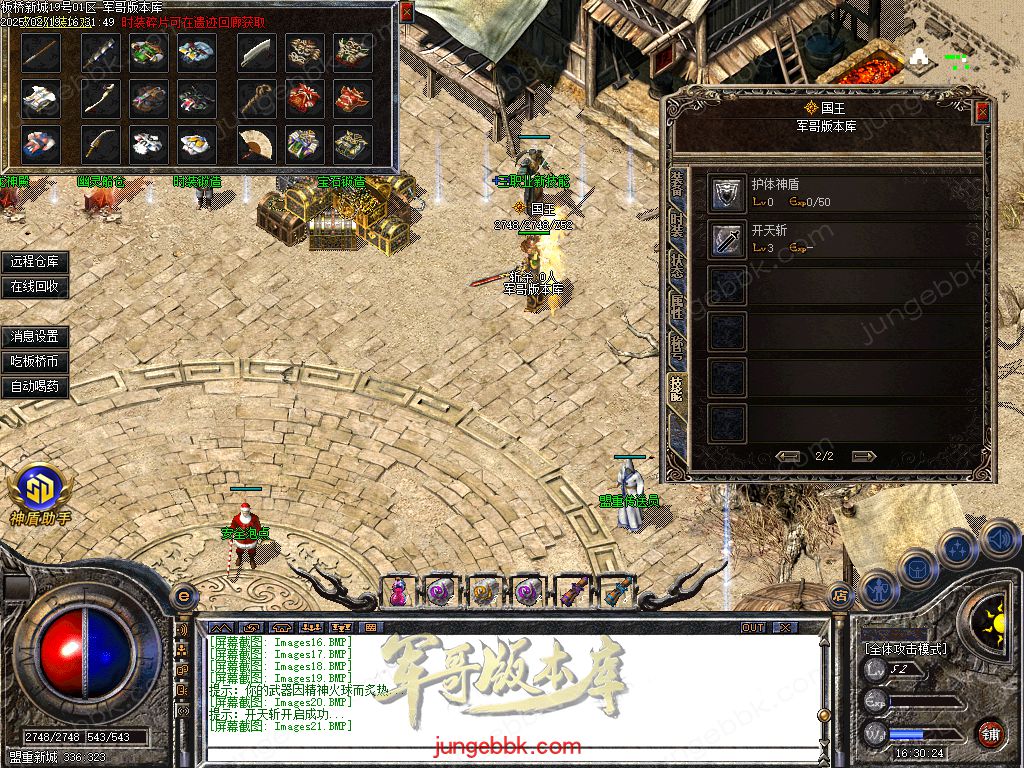Select the folding fan item slot
Viewport: 1024px width, 768px height.
(x=256, y=144)
